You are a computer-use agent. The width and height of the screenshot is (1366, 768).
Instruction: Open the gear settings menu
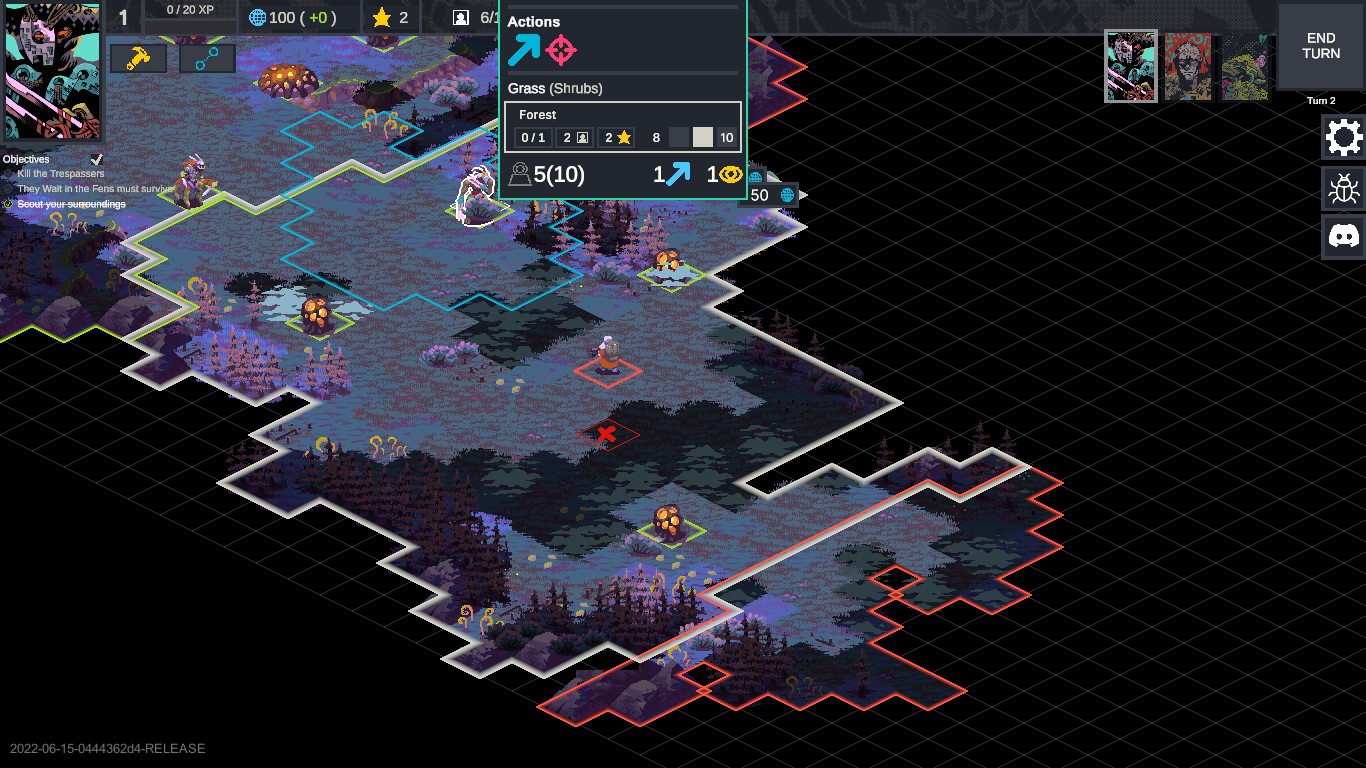tap(1343, 137)
